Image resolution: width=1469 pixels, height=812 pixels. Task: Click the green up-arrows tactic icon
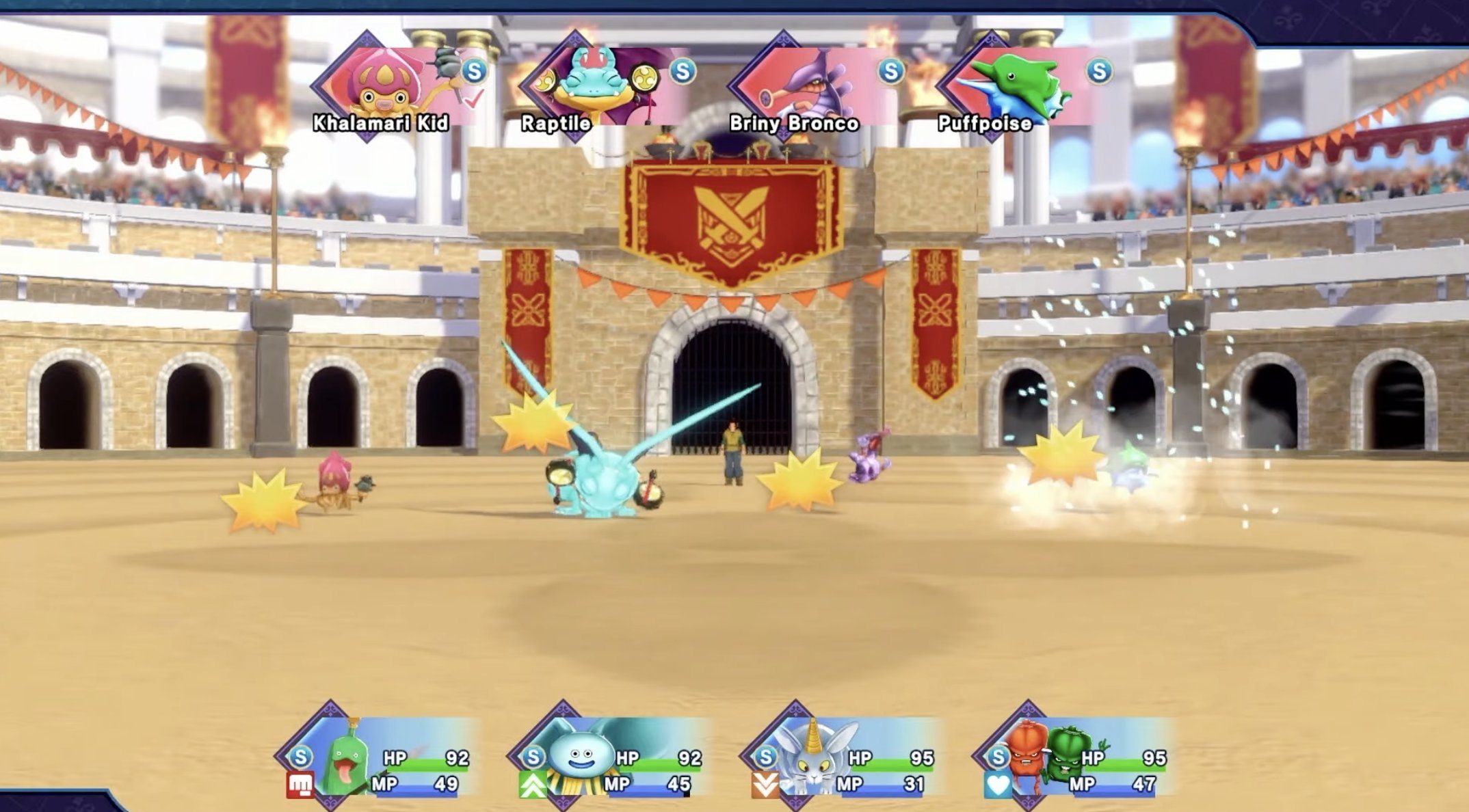point(532,786)
